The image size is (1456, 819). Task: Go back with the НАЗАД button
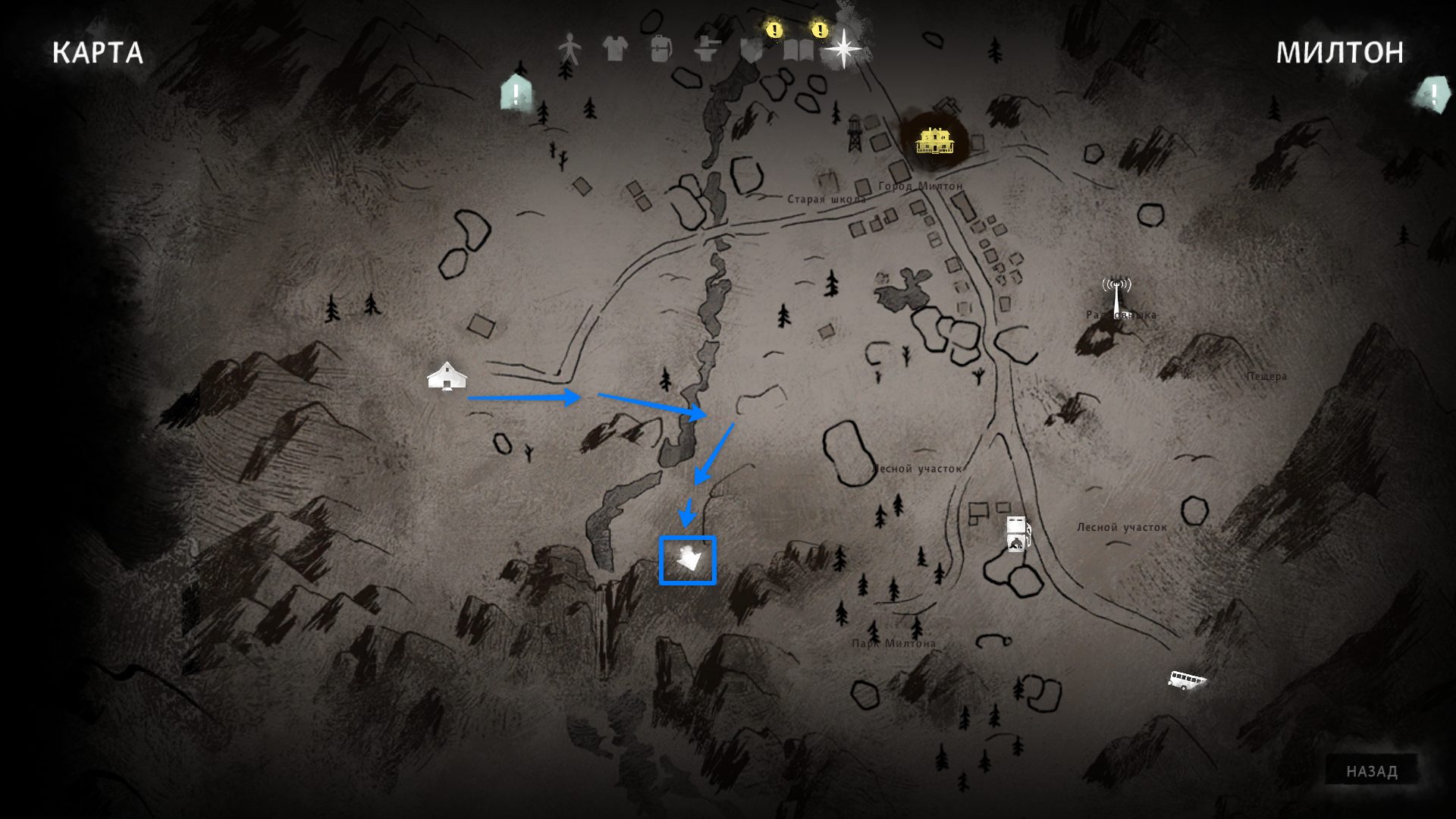point(1371,771)
